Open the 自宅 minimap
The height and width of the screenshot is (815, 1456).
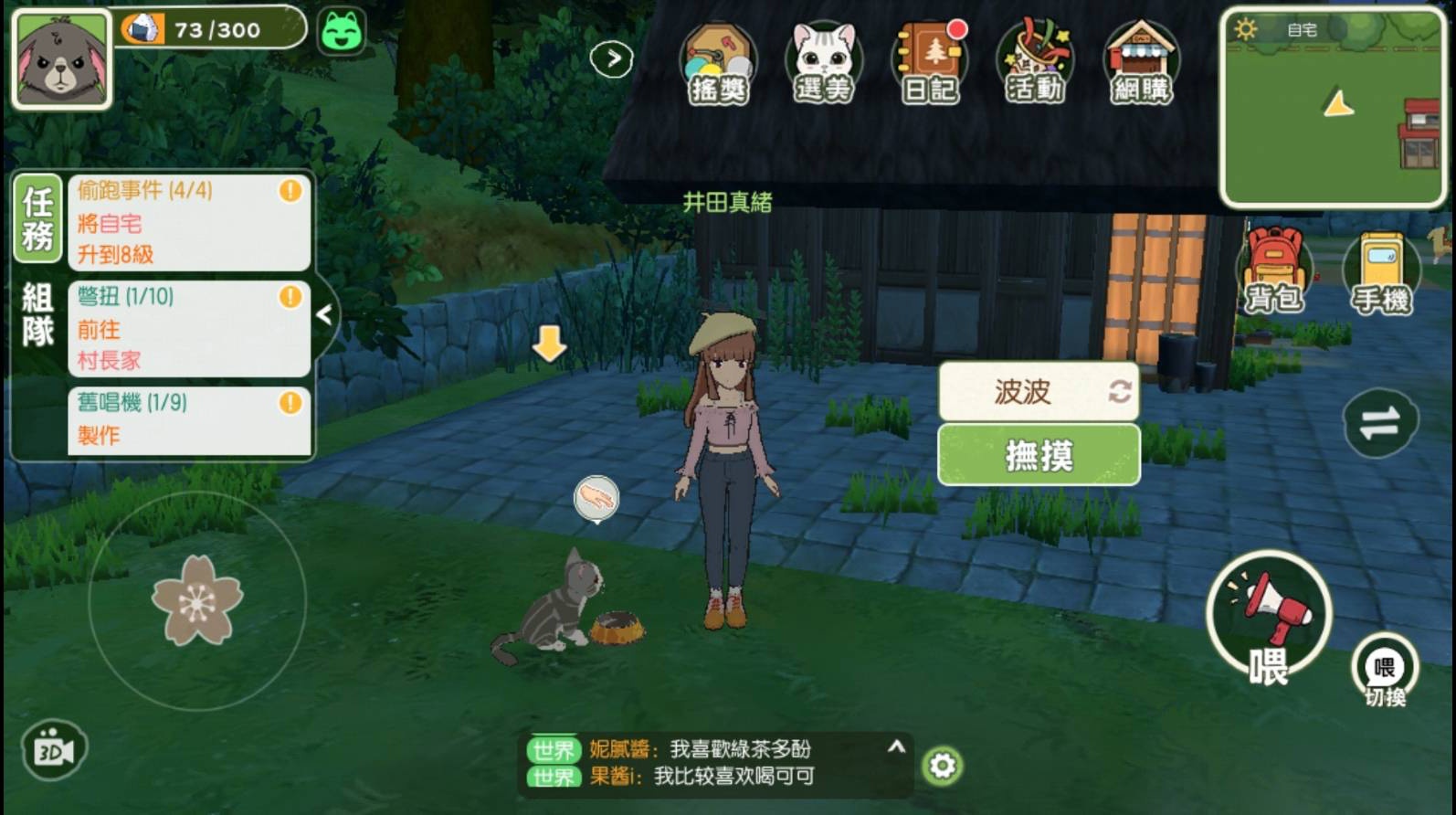pyautogui.click(x=1333, y=108)
